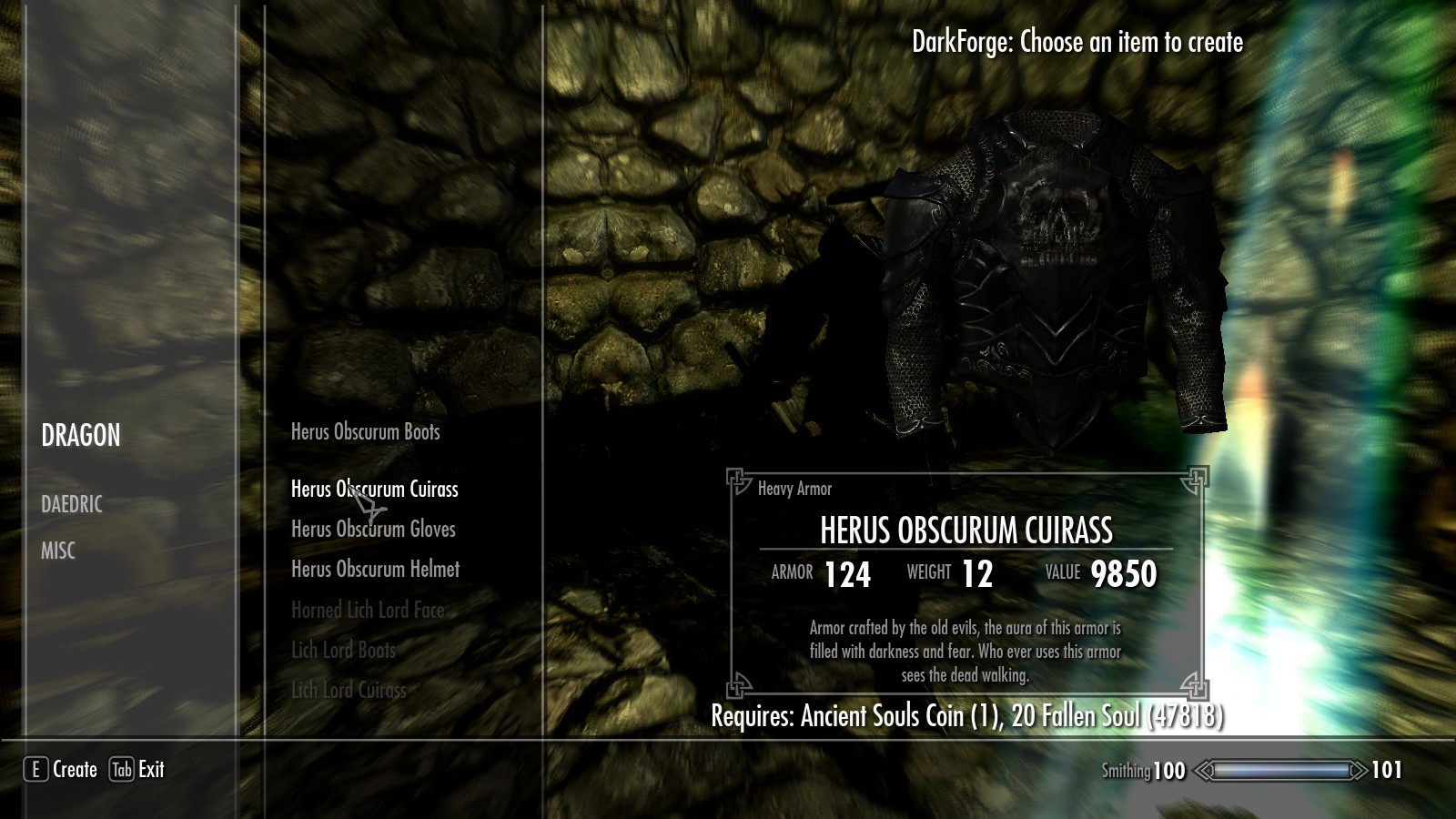Choose Herus Obscurum Boots from the list
The height and width of the screenshot is (819, 1456).
pos(365,432)
